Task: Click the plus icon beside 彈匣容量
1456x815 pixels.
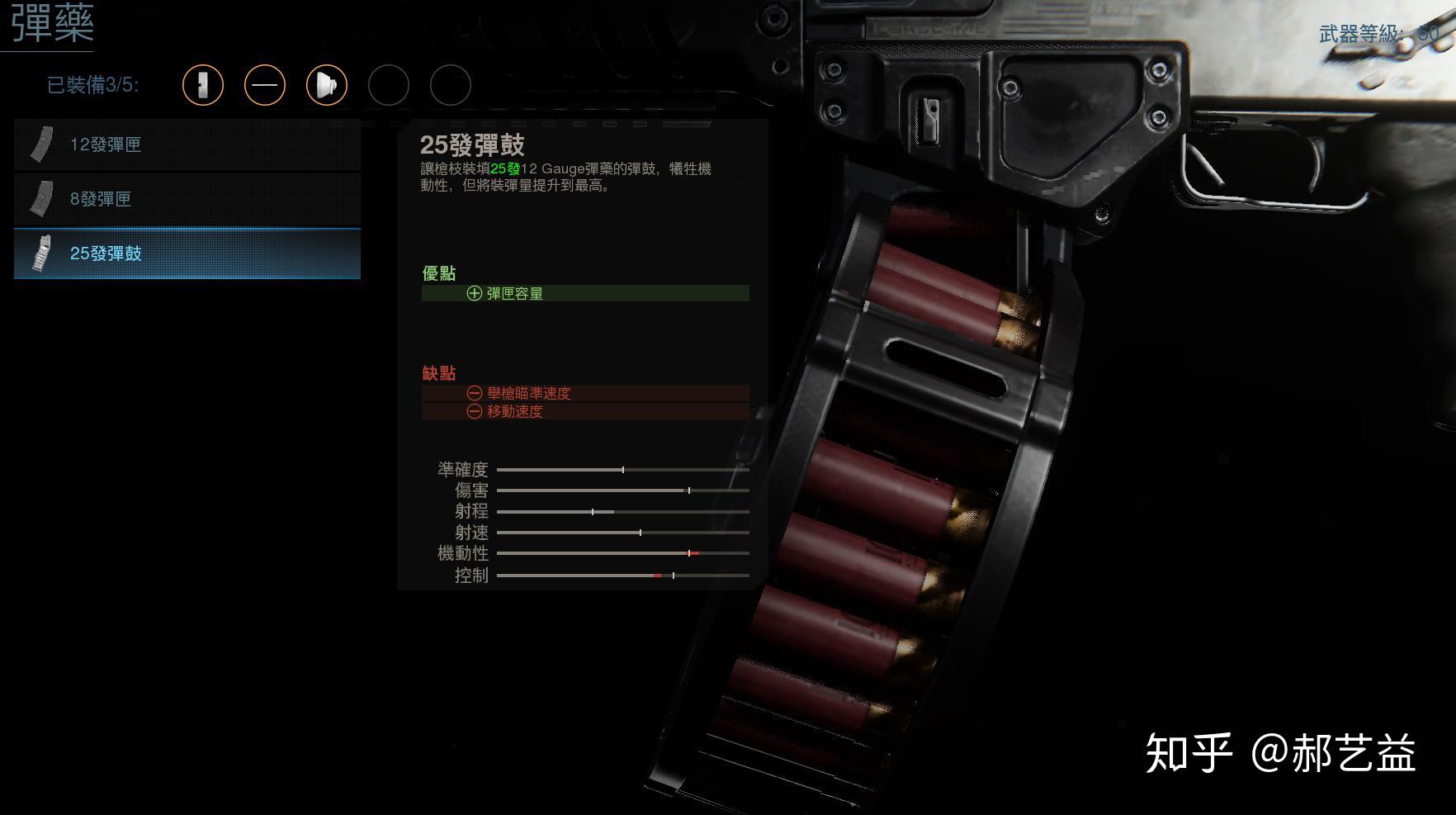Action: 473,293
